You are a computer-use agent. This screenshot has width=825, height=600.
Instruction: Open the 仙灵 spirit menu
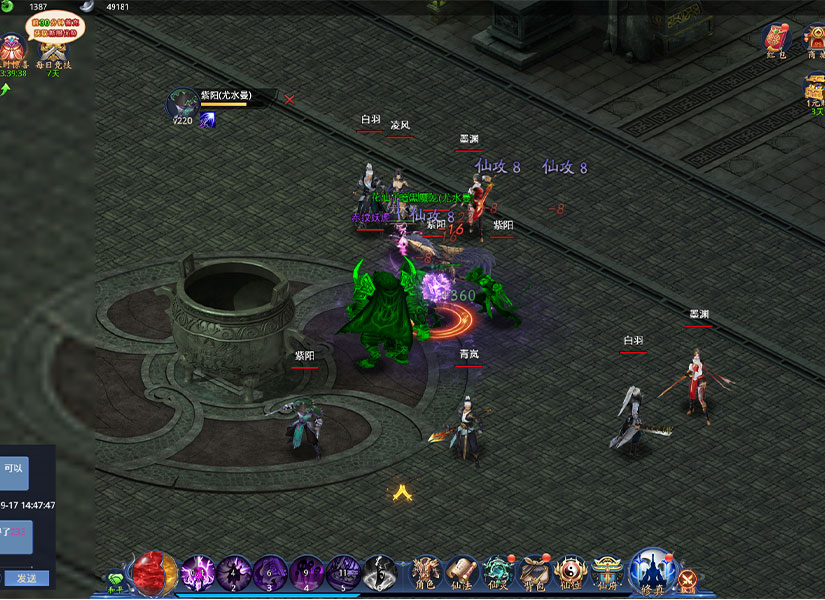(x=498, y=573)
